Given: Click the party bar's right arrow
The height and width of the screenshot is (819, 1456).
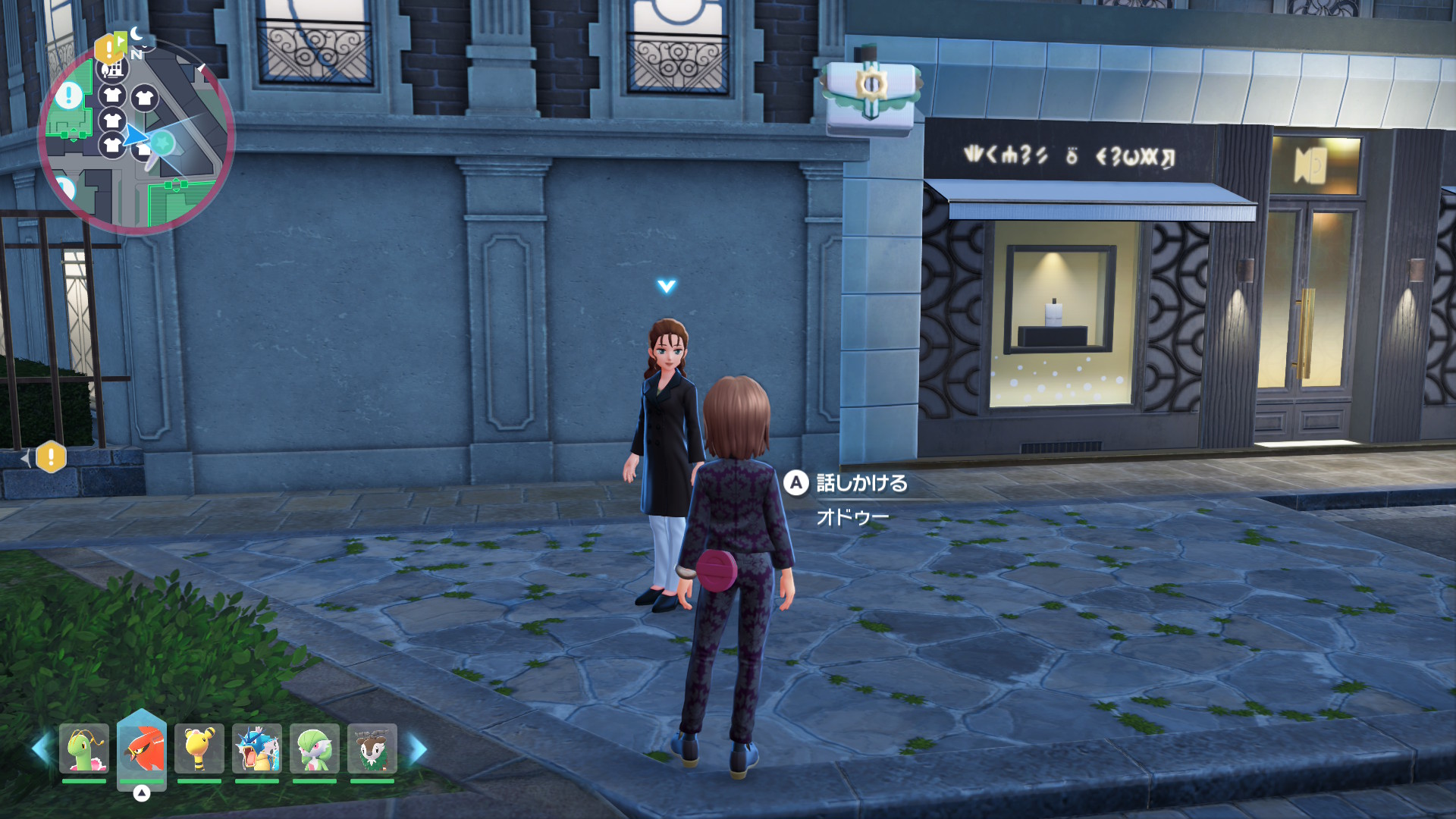Looking at the screenshot, I should tap(418, 749).
